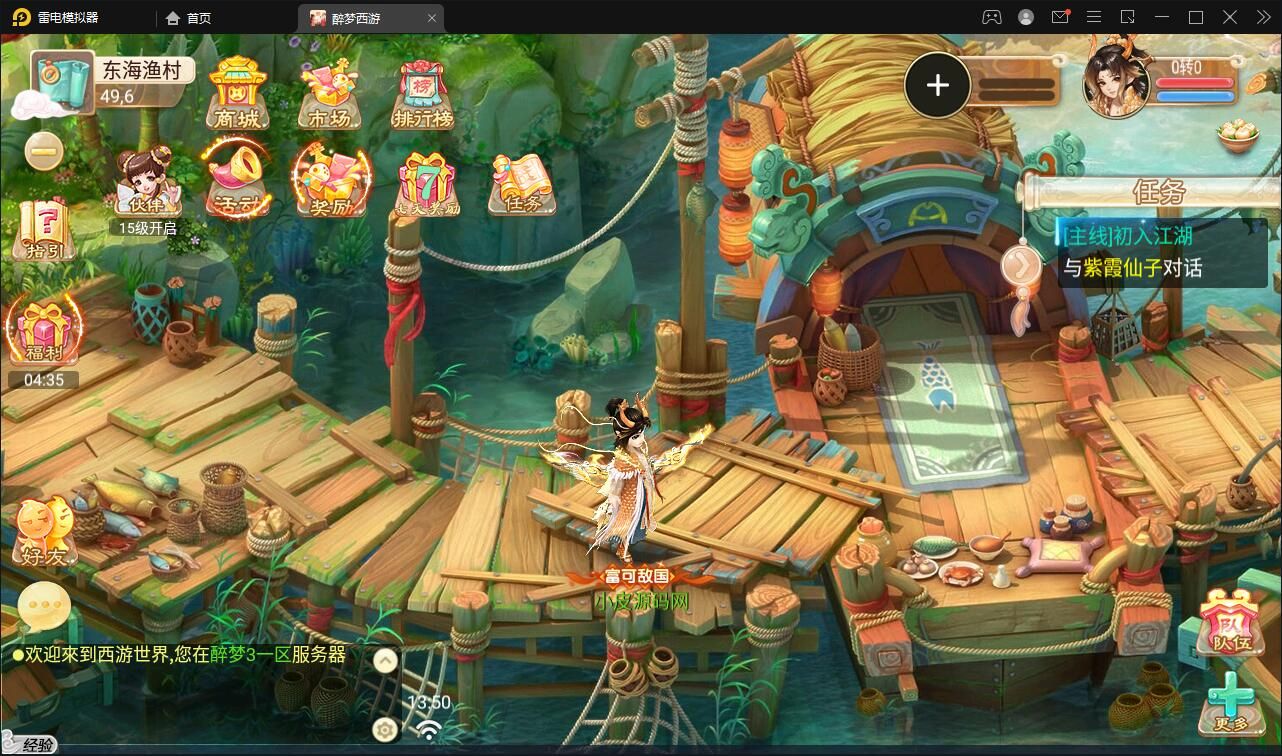Open the 商城 shop icon
Image resolution: width=1282 pixels, height=756 pixels.
(237, 94)
